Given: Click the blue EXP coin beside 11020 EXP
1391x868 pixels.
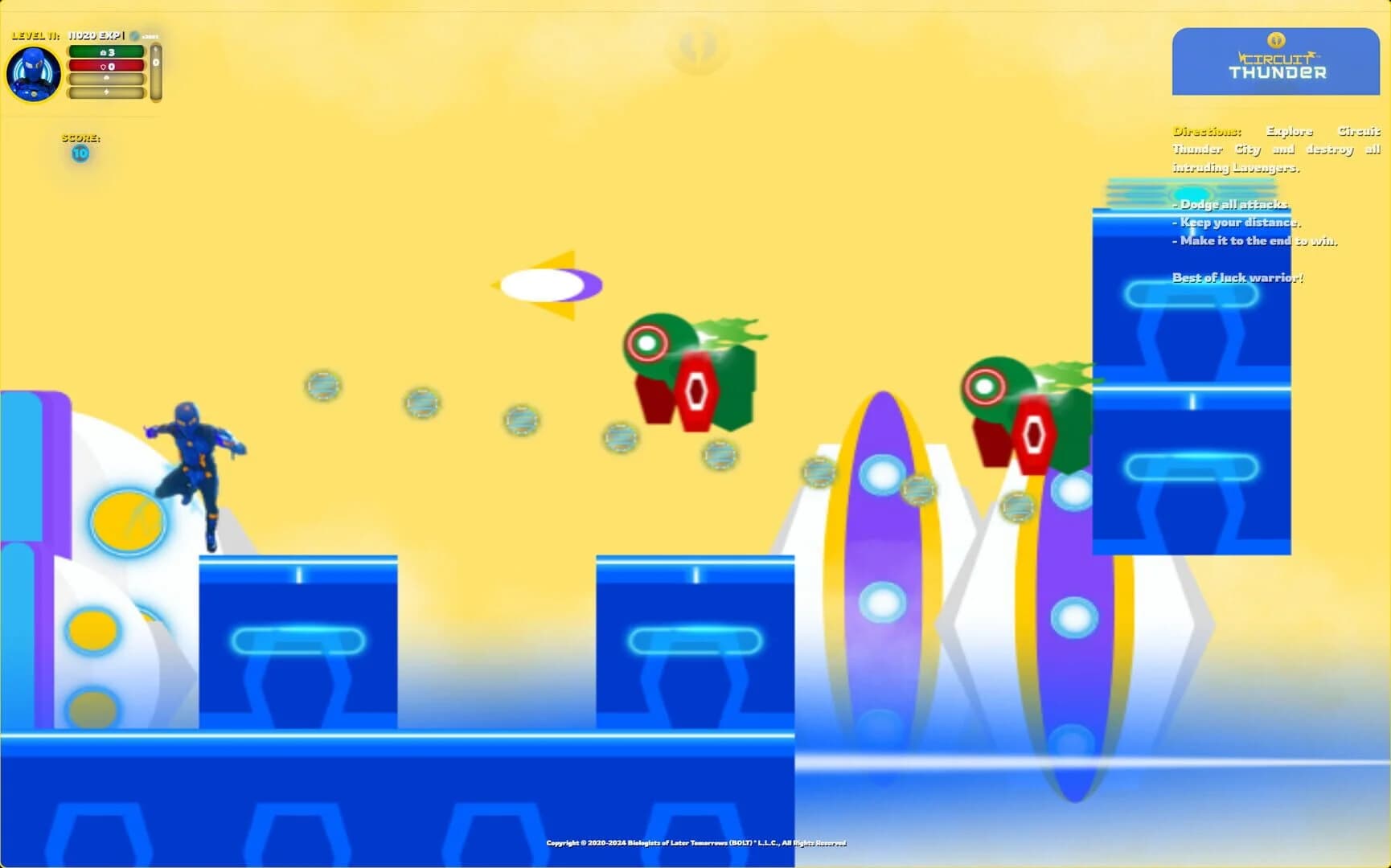Looking at the screenshot, I should coord(133,35).
